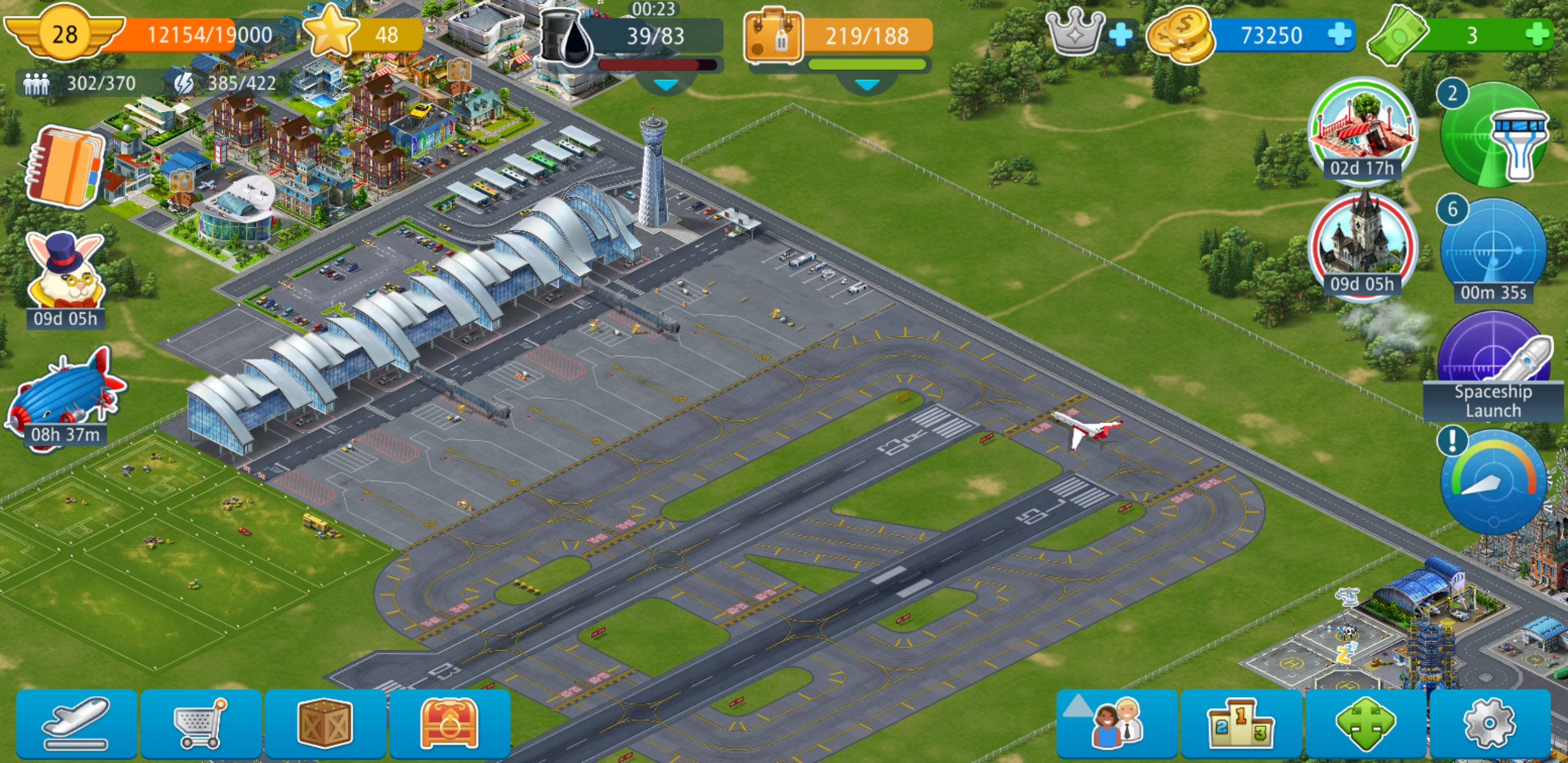1568x763 pixels.
Task: Open the blue speedometer gauge alert
Action: click(x=1493, y=481)
